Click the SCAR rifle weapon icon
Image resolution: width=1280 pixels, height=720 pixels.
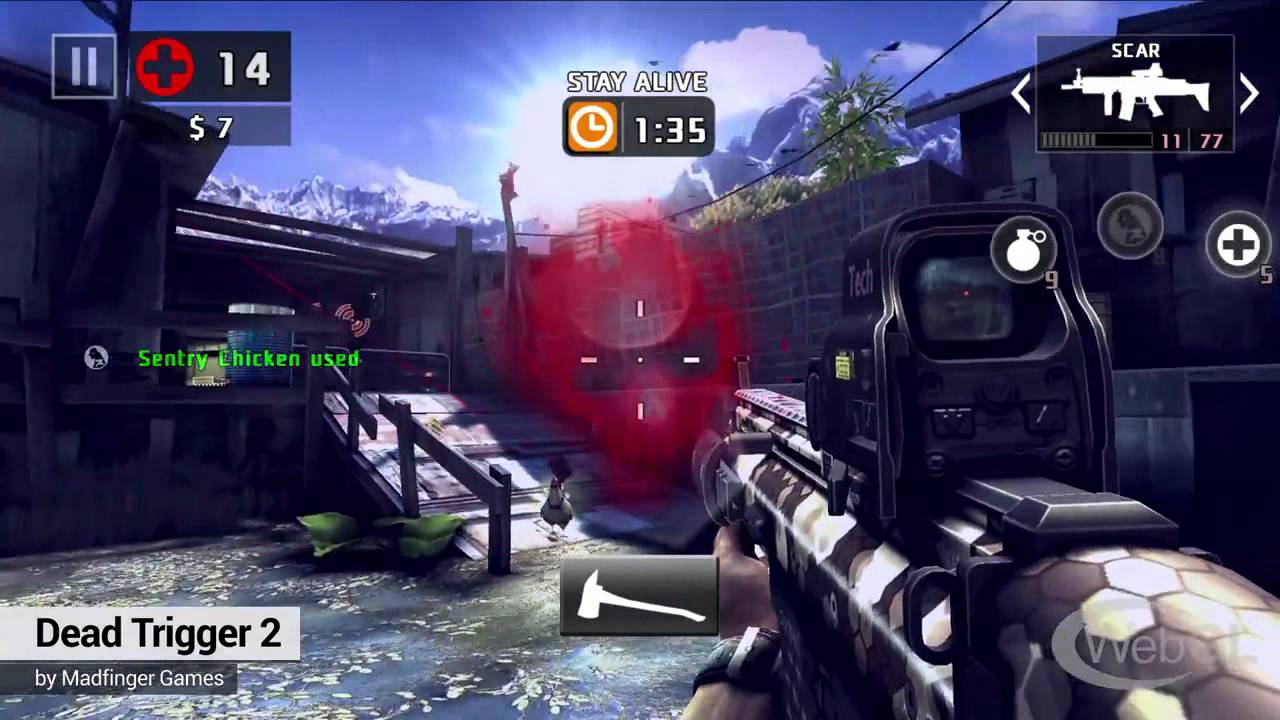click(x=1135, y=94)
